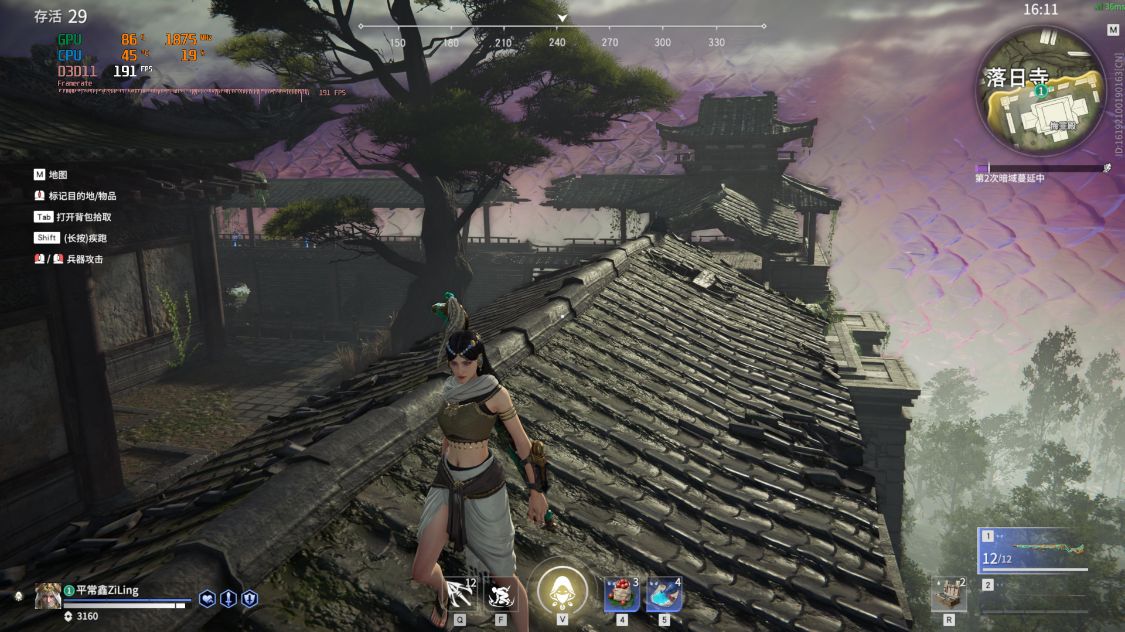Trigger the hooded figure ultimate ability

point(562,590)
